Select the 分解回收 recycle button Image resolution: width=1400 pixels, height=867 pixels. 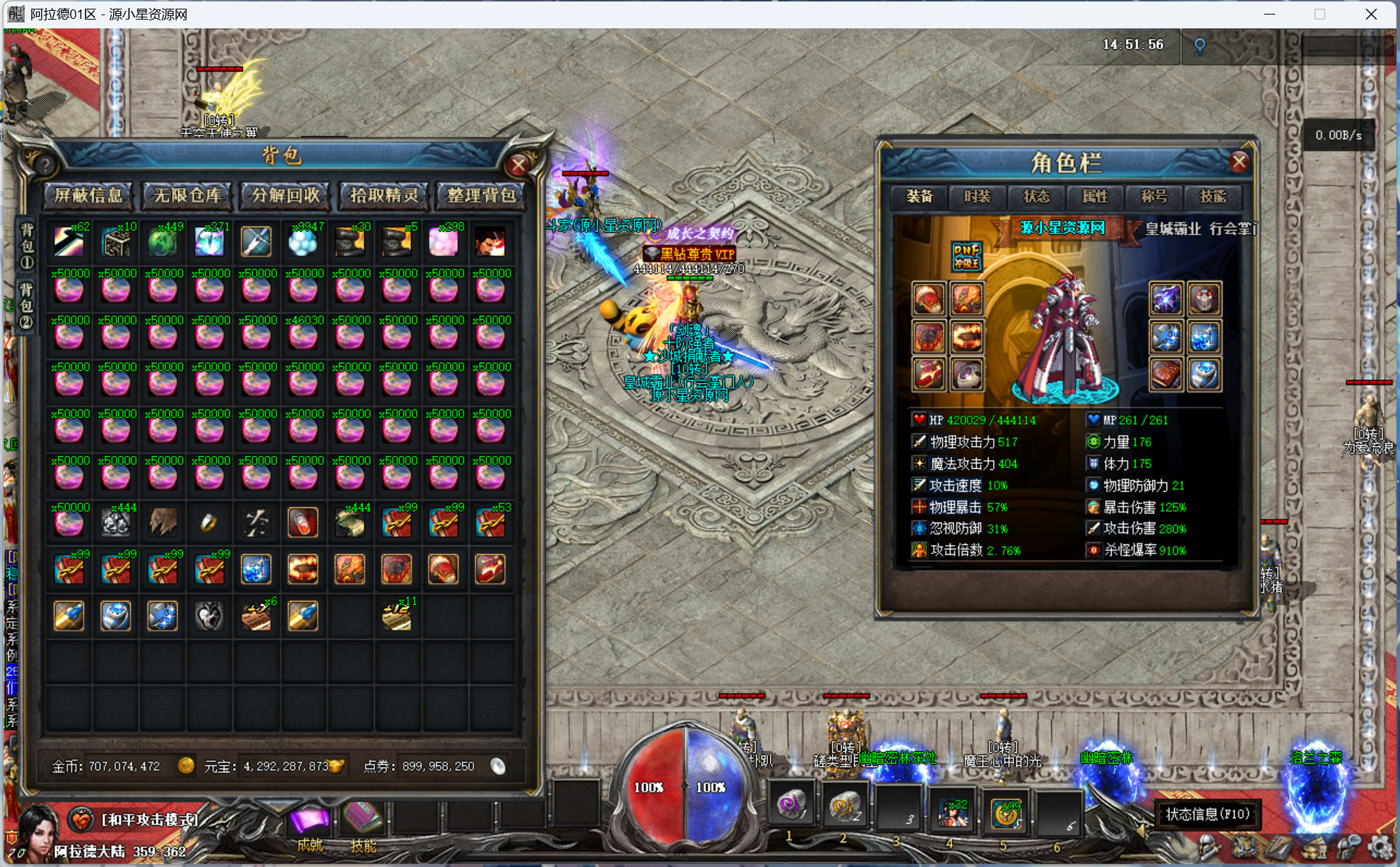tap(285, 195)
